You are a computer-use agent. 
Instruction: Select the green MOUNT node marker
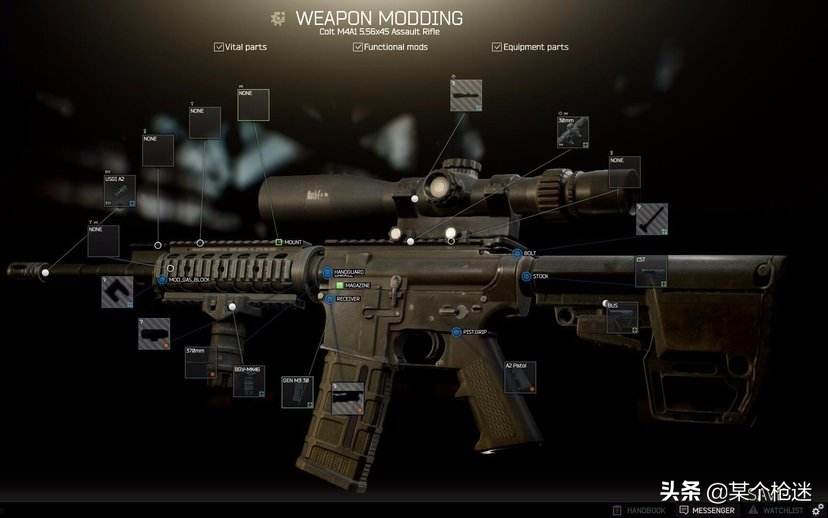(x=279, y=242)
